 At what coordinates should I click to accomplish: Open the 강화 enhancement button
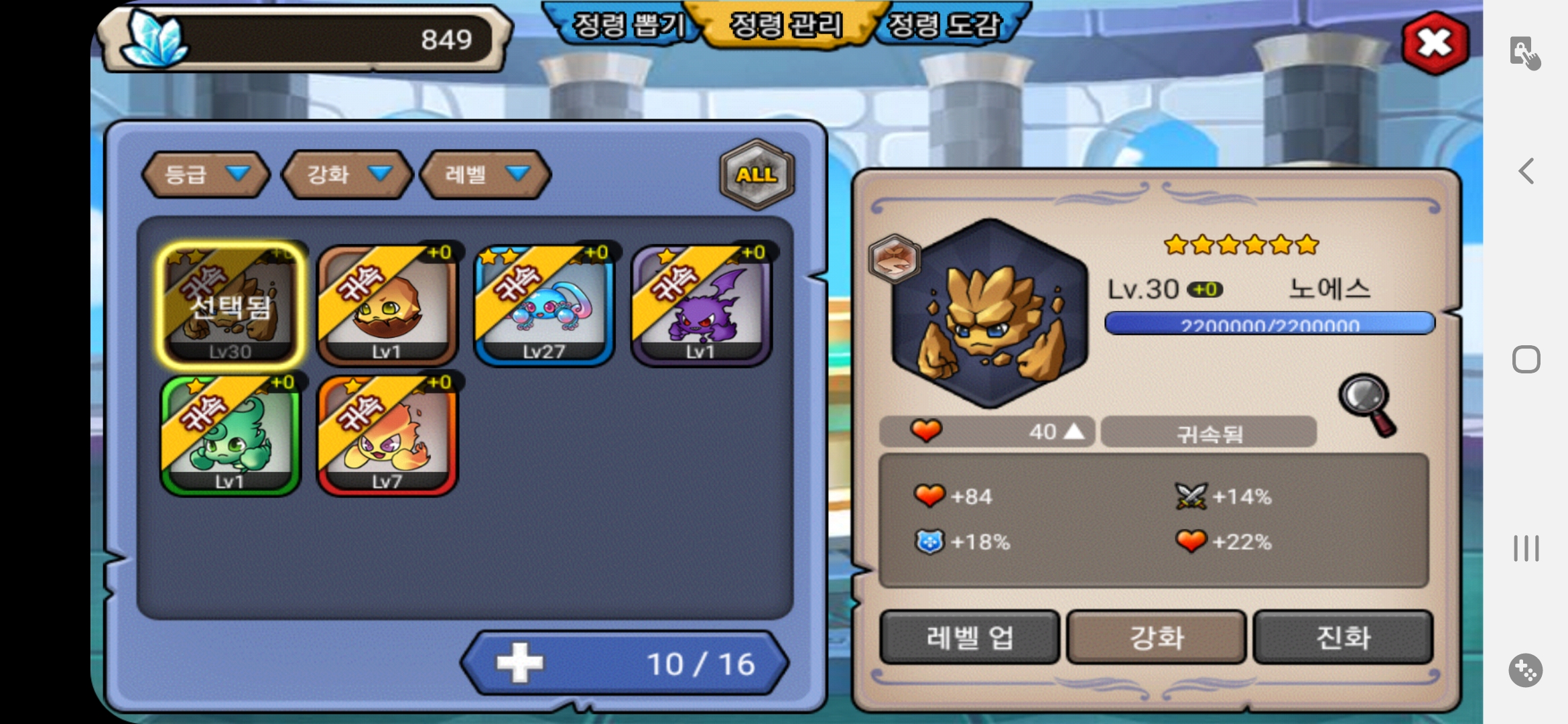tap(1156, 637)
